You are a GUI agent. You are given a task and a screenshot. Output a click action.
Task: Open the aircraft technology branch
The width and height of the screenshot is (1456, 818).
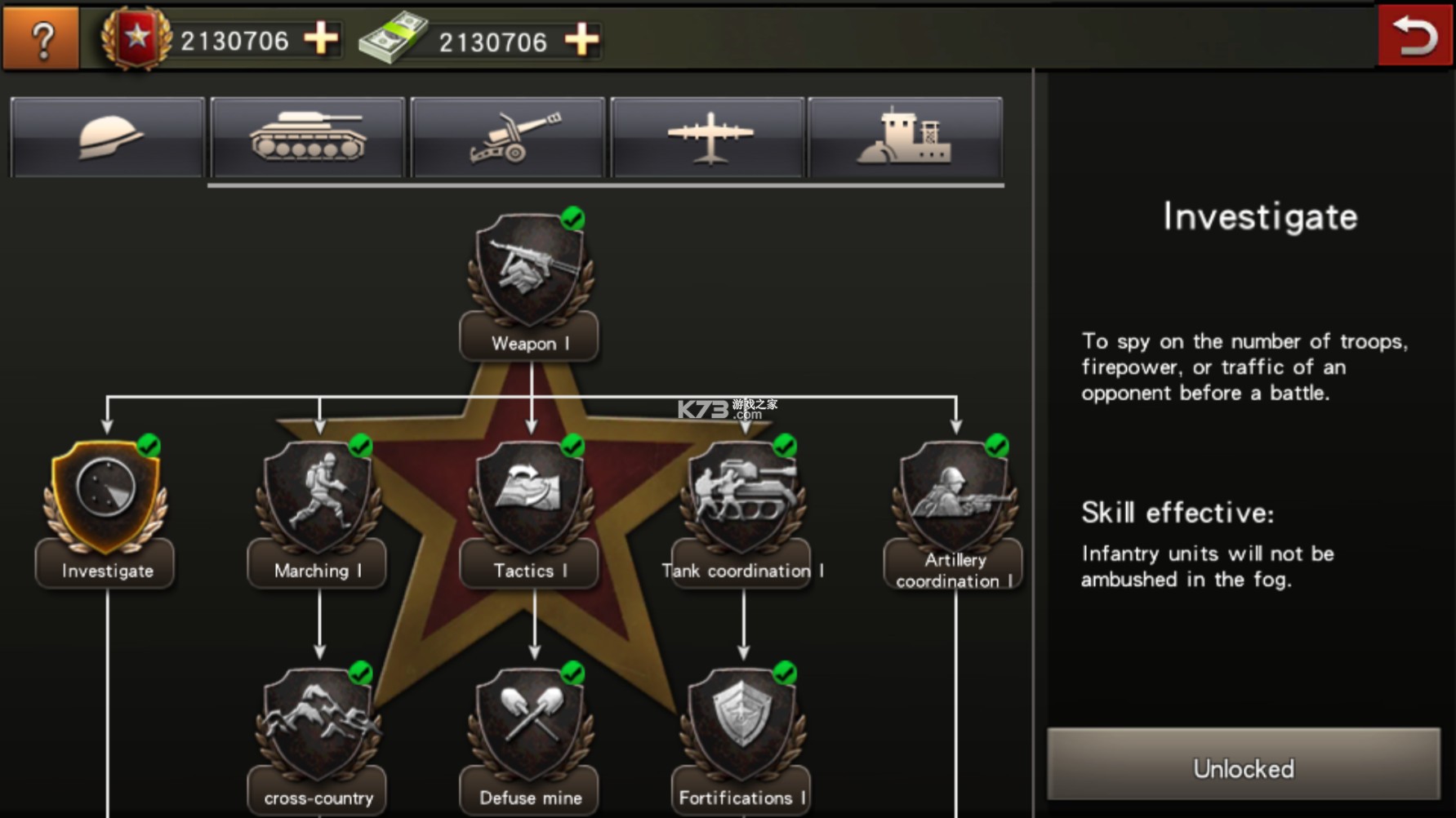(706, 136)
